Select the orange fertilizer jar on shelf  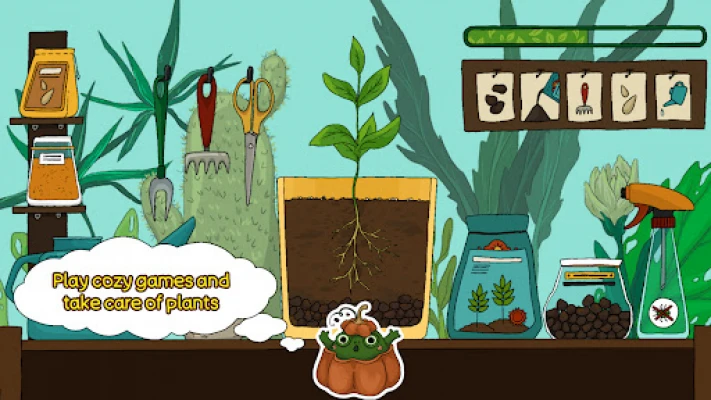tap(53, 172)
